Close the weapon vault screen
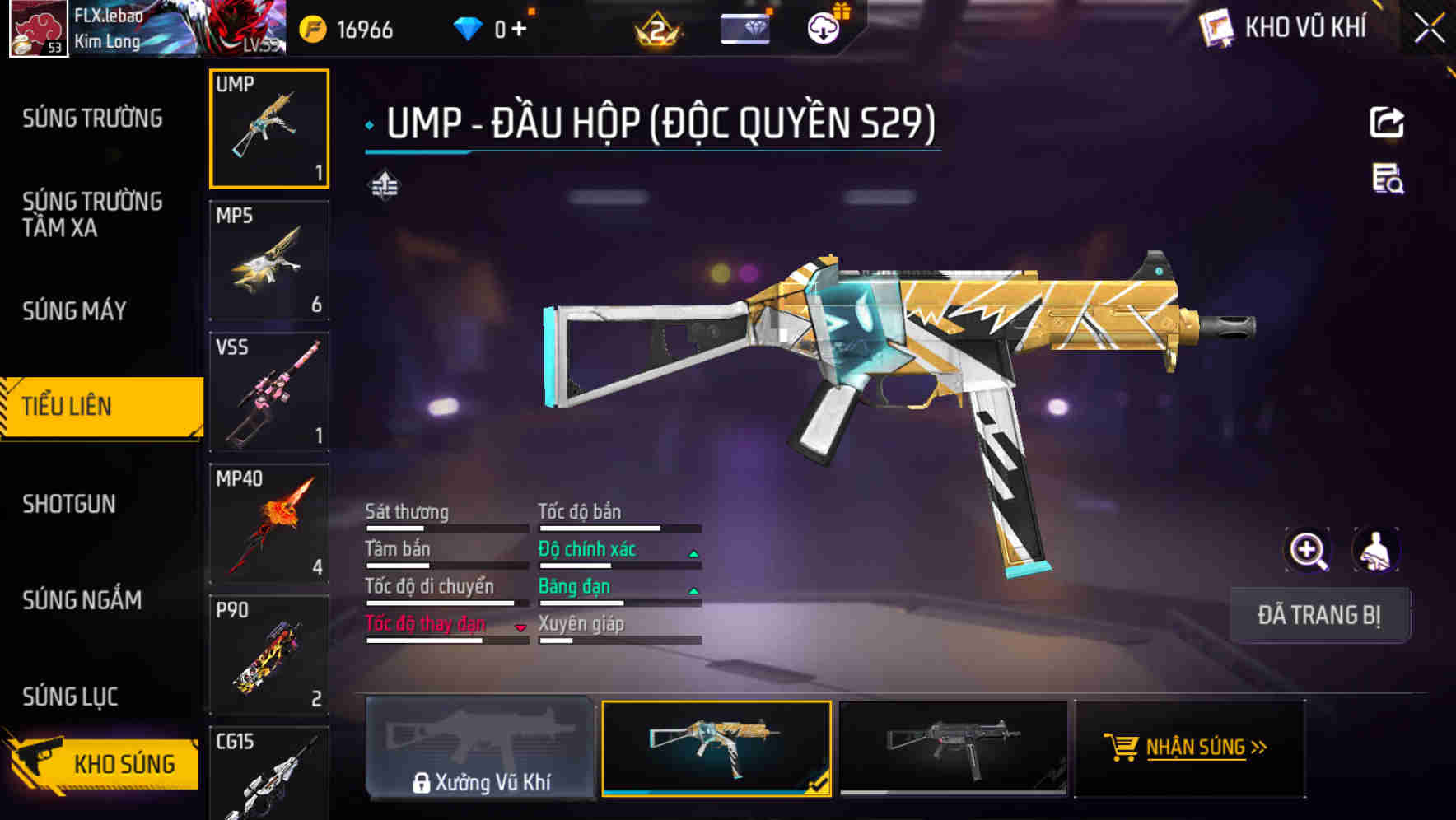The image size is (1456, 820). (x=1429, y=29)
